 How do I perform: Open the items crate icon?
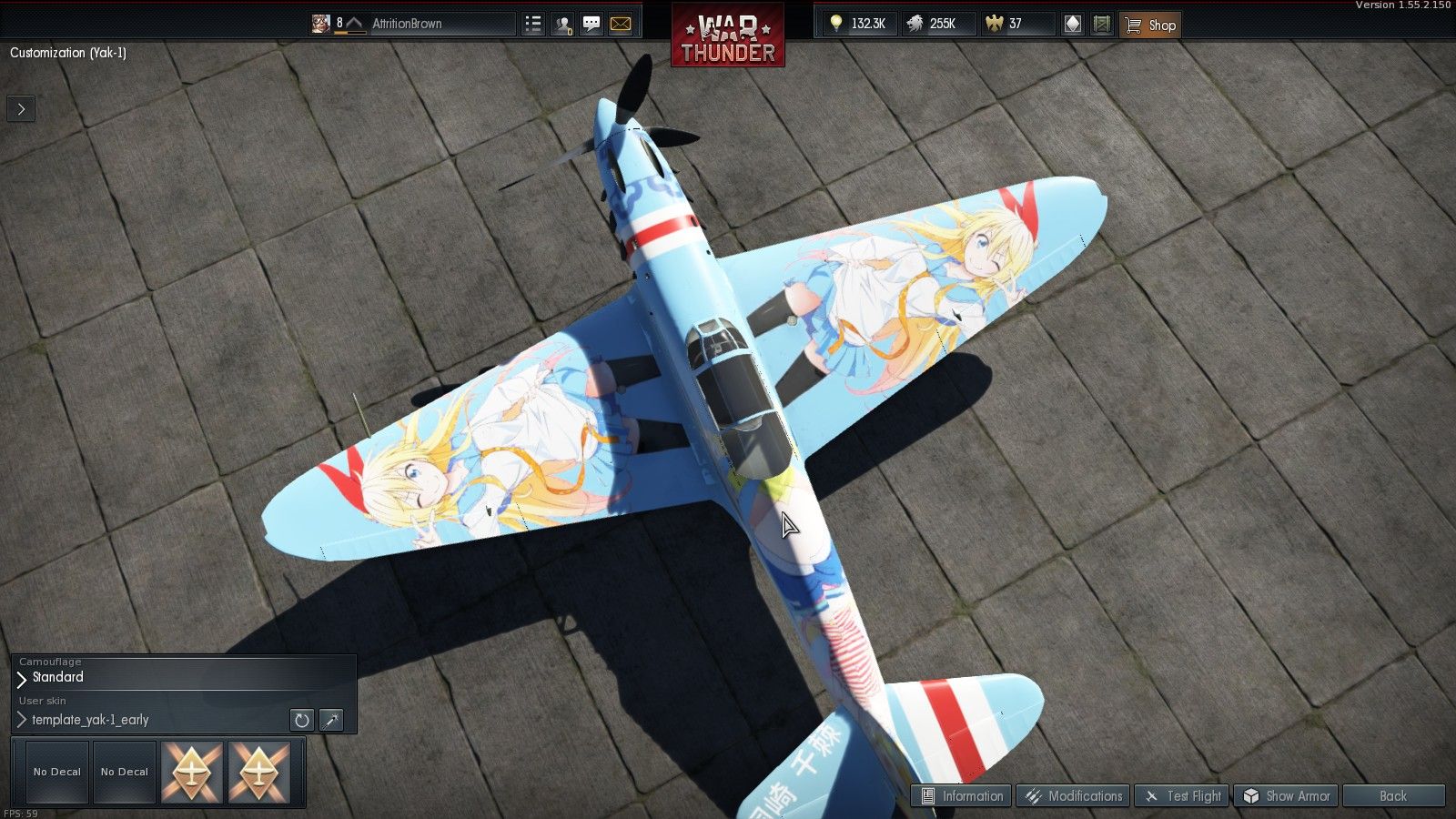click(1101, 24)
